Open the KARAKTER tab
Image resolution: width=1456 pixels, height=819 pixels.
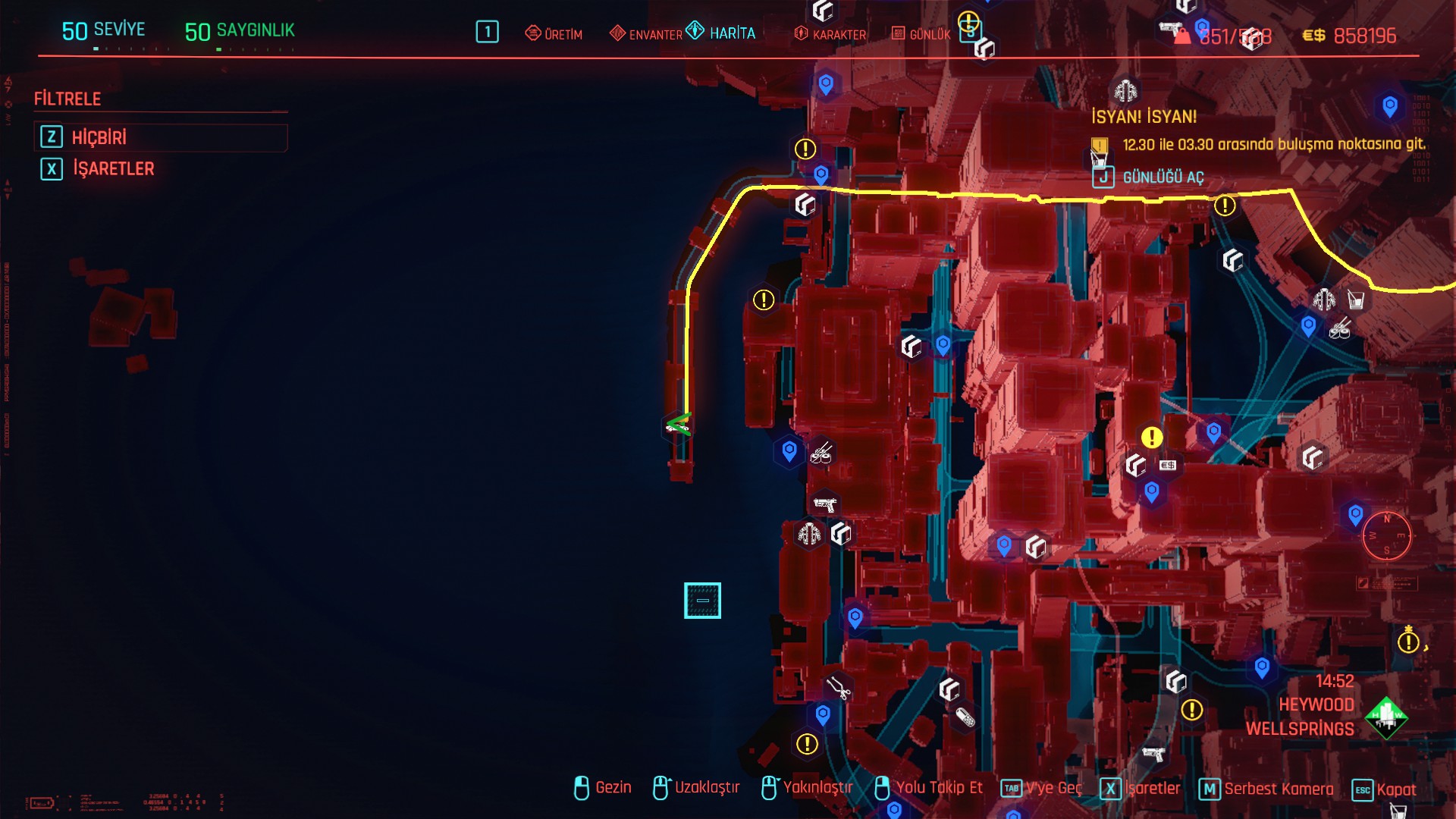(830, 34)
